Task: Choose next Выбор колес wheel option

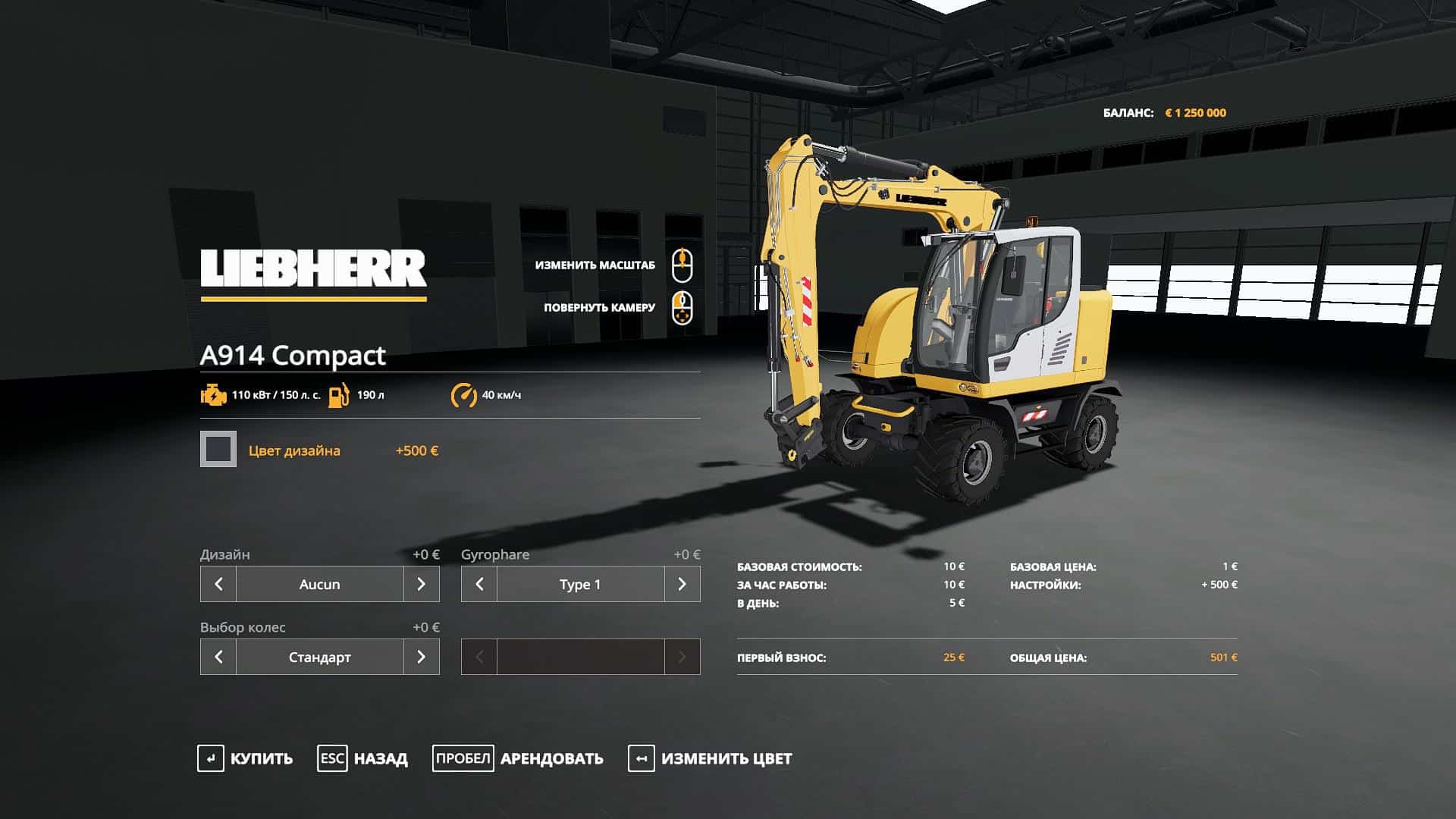Action: [x=422, y=657]
